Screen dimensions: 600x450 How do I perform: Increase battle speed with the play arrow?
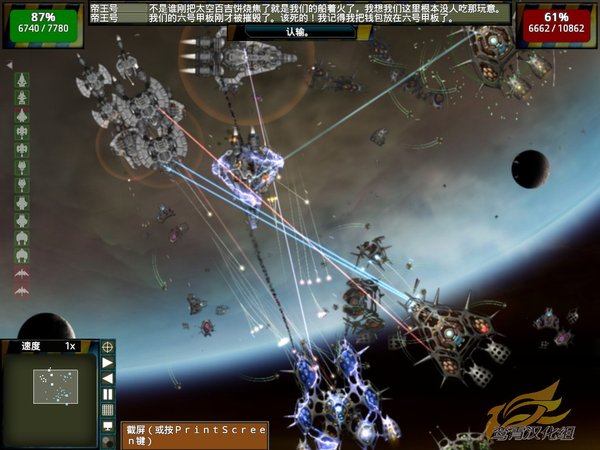coord(108,362)
